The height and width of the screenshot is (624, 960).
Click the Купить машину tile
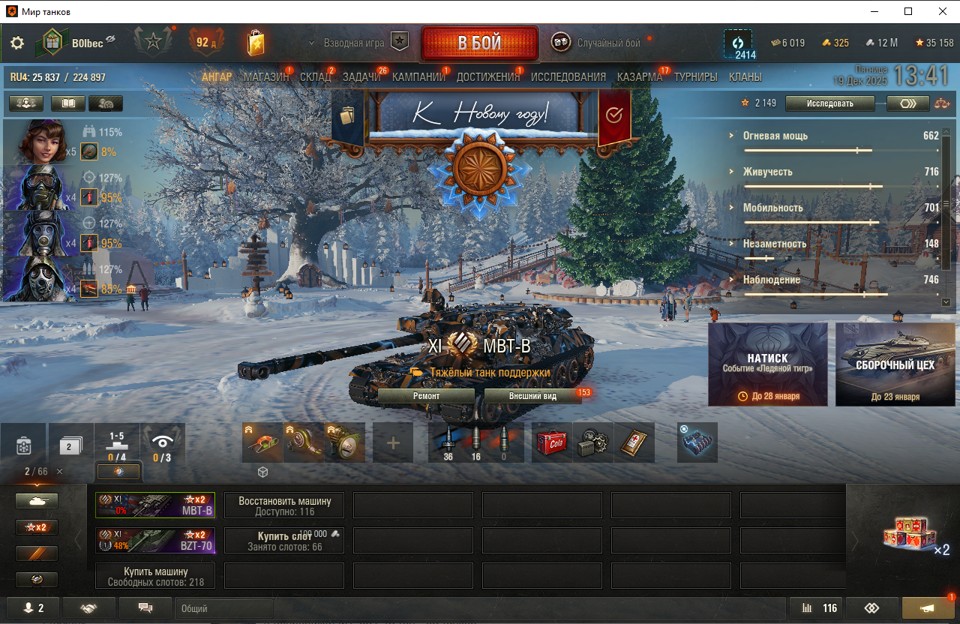pyautogui.click(x=155, y=576)
